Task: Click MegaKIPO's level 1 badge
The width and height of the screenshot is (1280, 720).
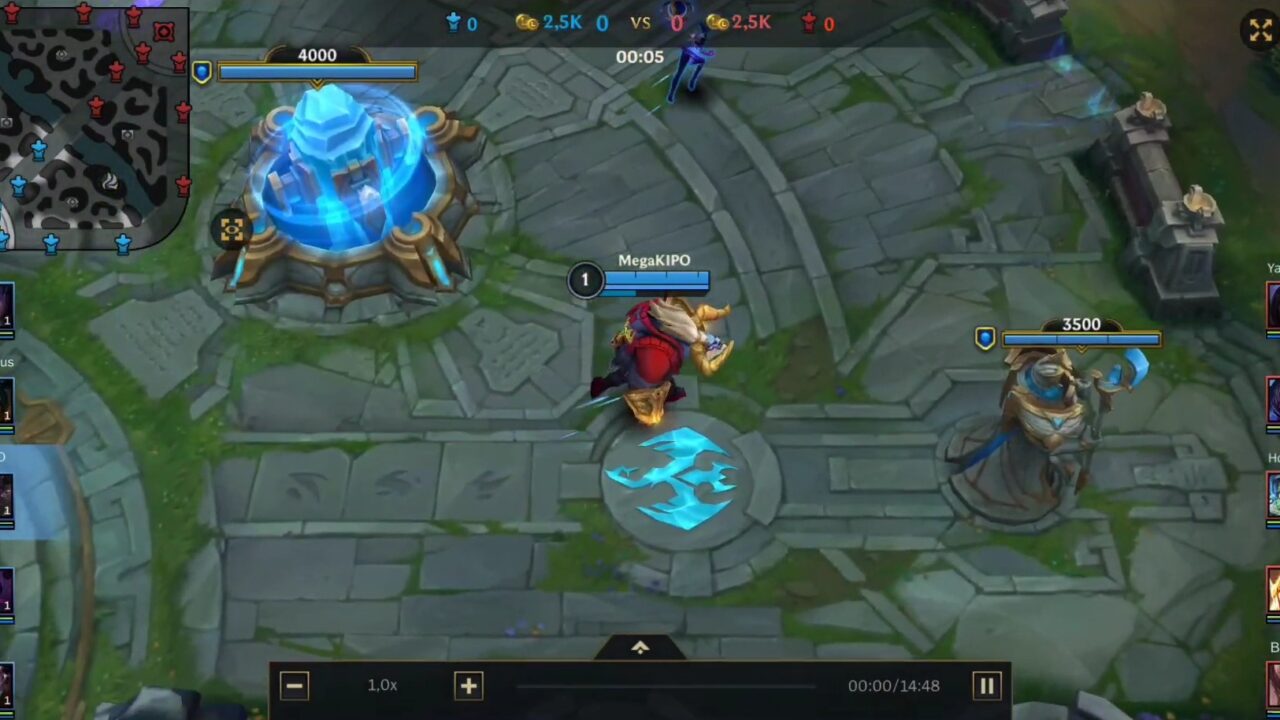Action: (x=585, y=280)
